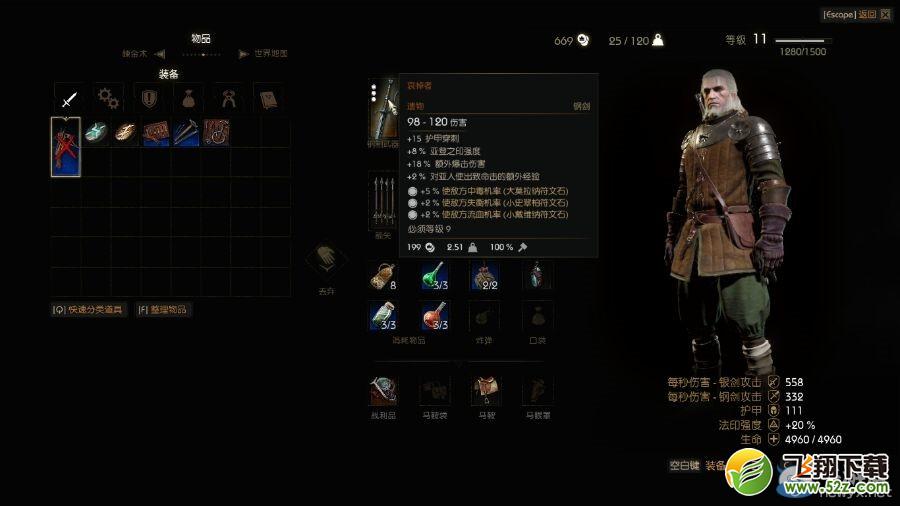This screenshot has width=900, height=506.
Task: Switch to the gears crafting category tab
Action: pos(108,98)
